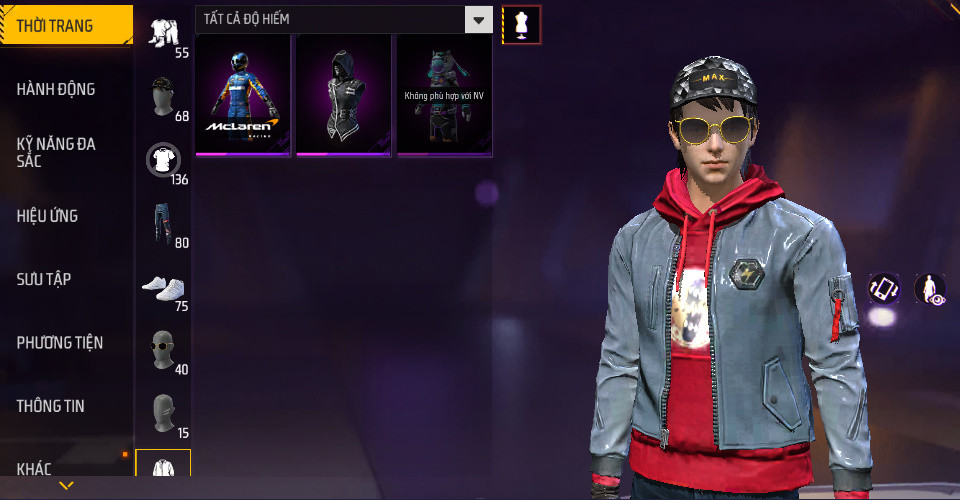Select the Hiệu Ứng tab
Viewport: 960px width, 500px height.
(47, 216)
